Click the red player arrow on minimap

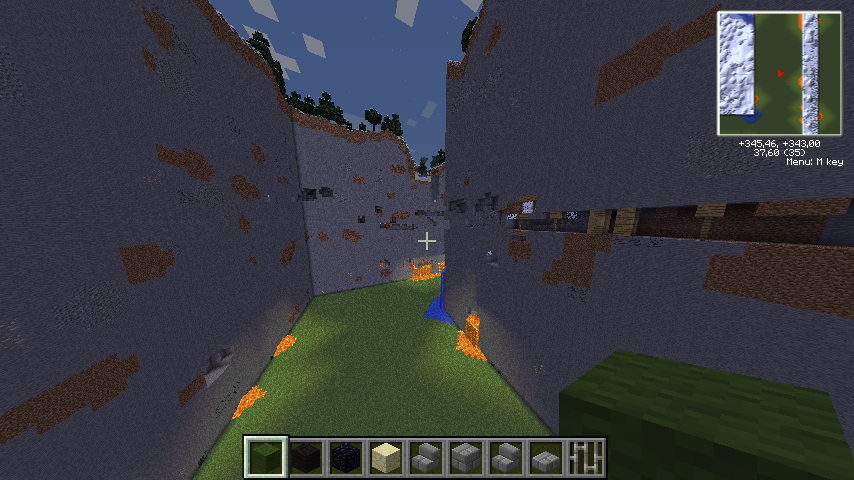coord(780,72)
